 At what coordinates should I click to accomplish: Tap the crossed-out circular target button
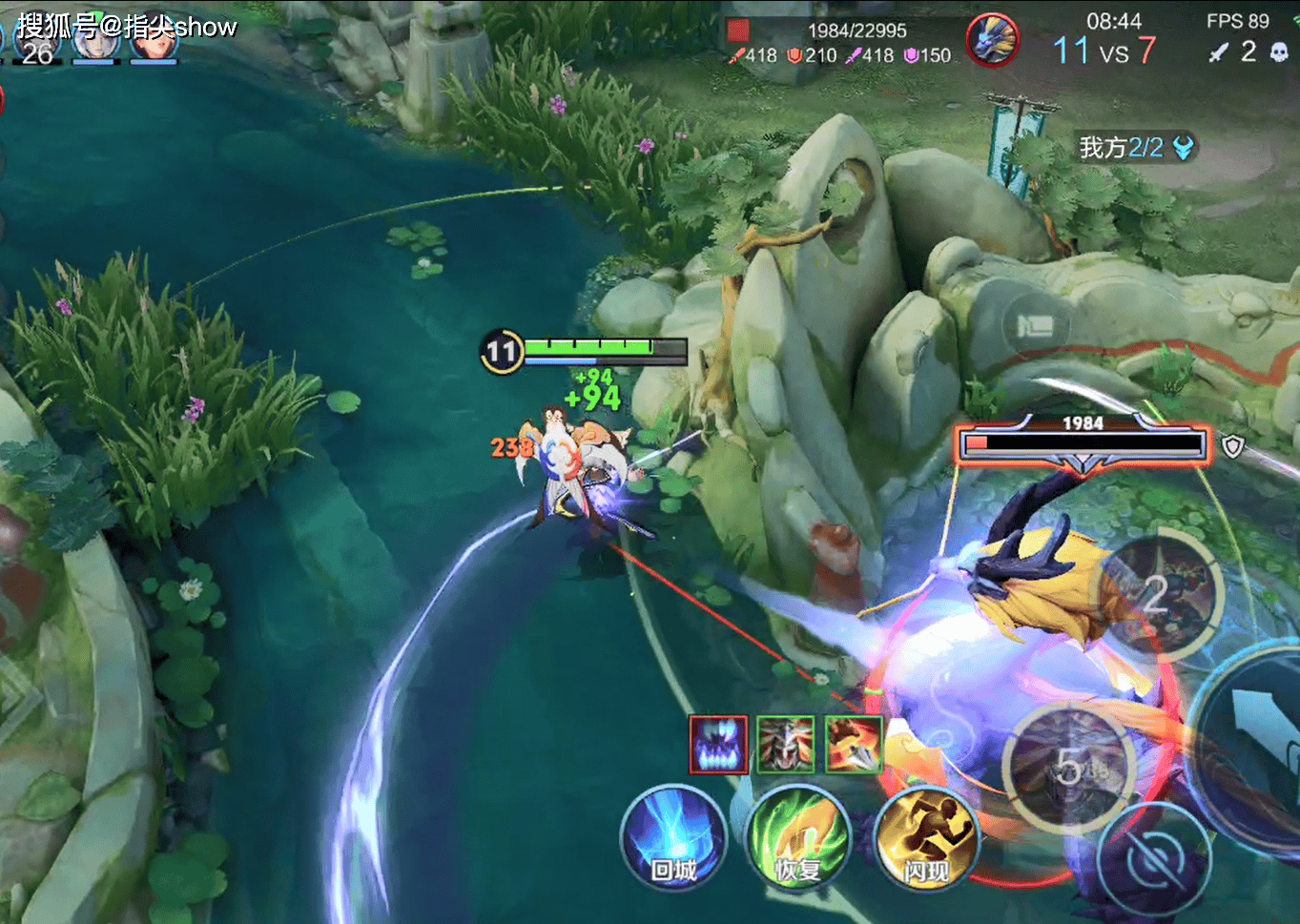click(1155, 861)
